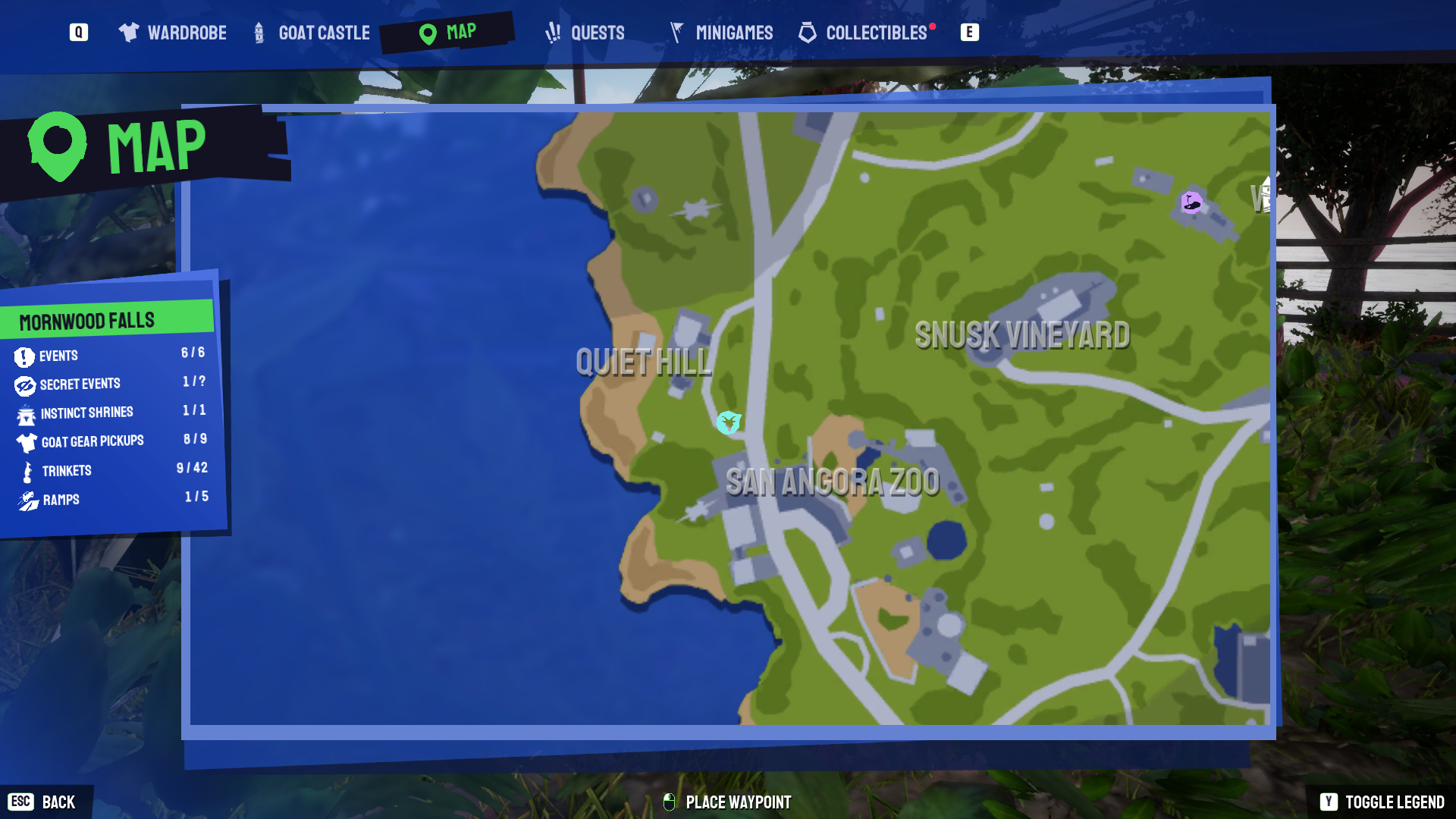This screenshot has width=1456, height=819.
Task: Click the purple collectible marker near Snusk Vineyard
Action: coord(1192,201)
